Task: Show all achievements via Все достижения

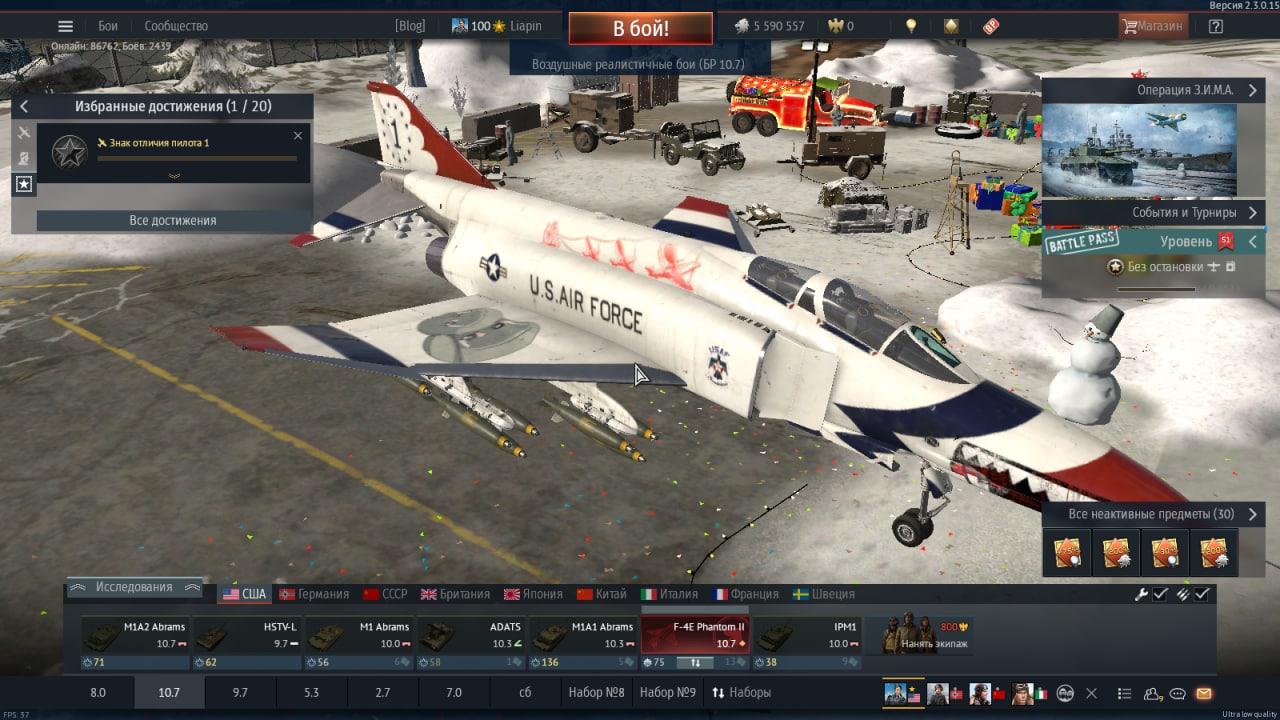Action: (x=173, y=220)
